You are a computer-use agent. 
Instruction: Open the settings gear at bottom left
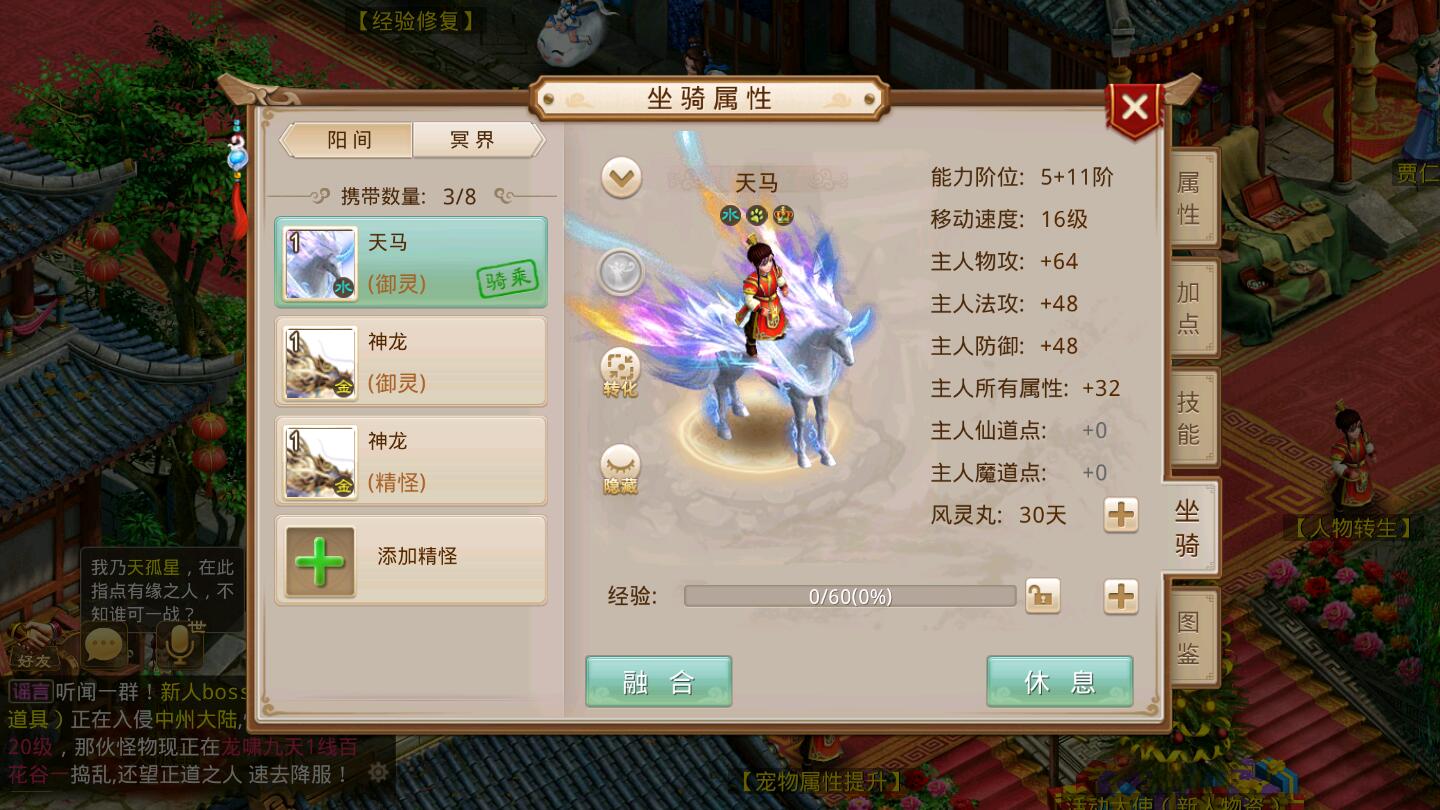[x=378, y=772]
